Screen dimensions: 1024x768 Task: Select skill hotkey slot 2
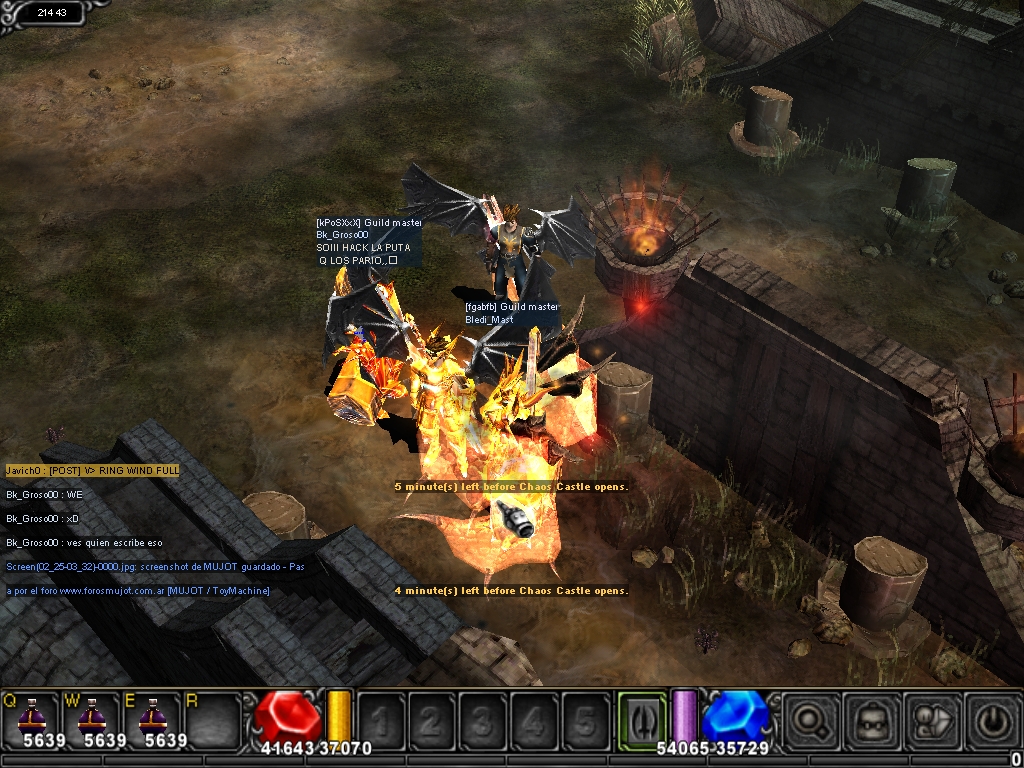click(432, 720)
